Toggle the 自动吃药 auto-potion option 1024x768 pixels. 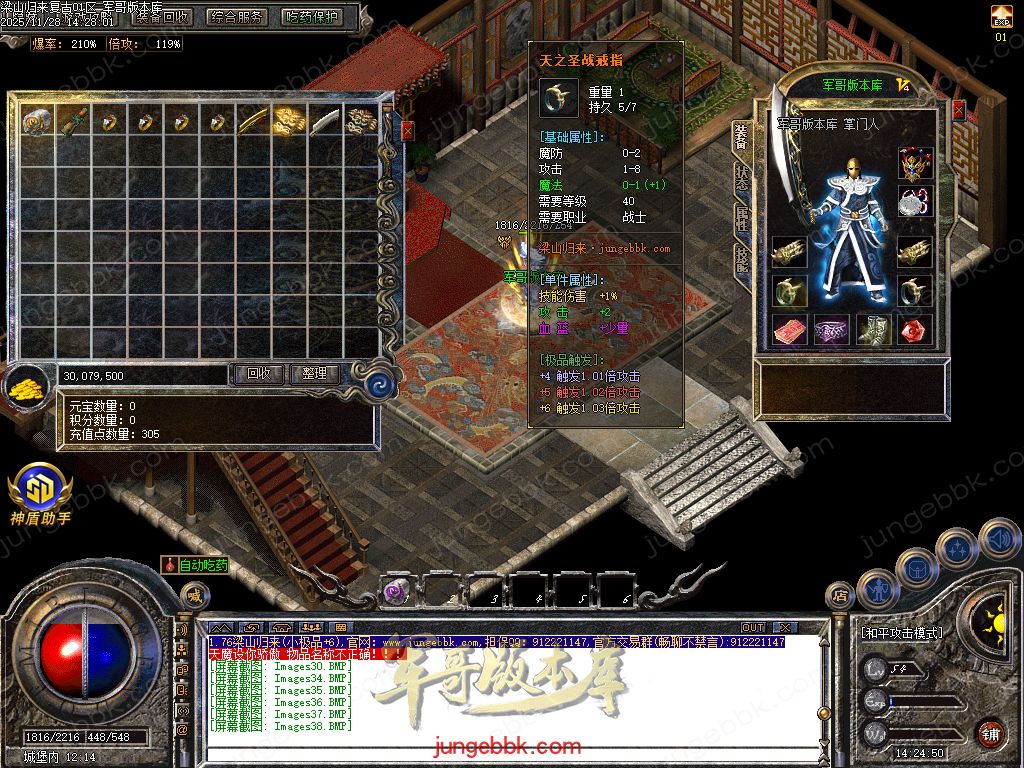196,565
